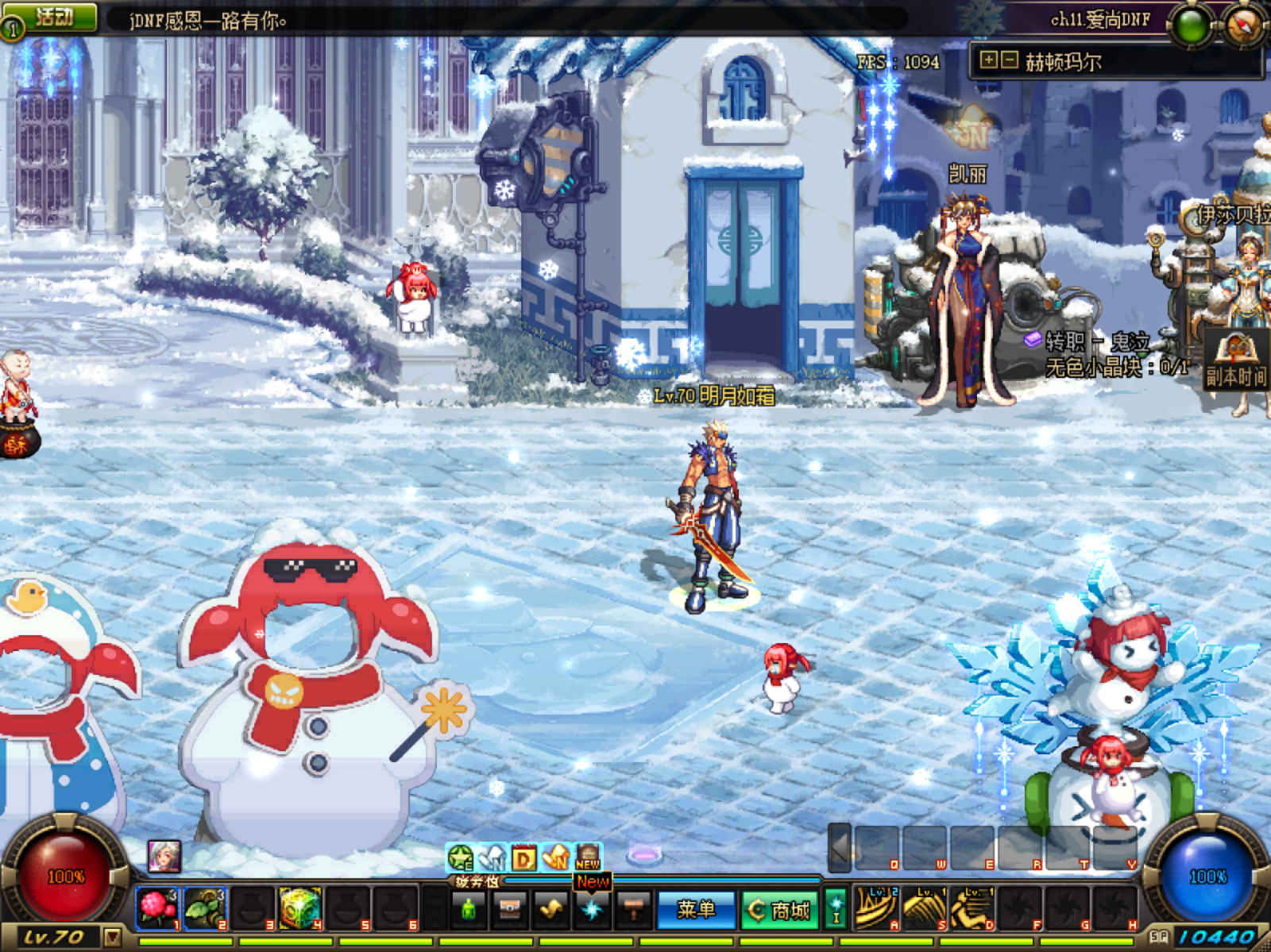Select the rainbow cube item in slot 4
This screenshot has width=1271, height=952.
pyautogui.click(x=300, y=908)
